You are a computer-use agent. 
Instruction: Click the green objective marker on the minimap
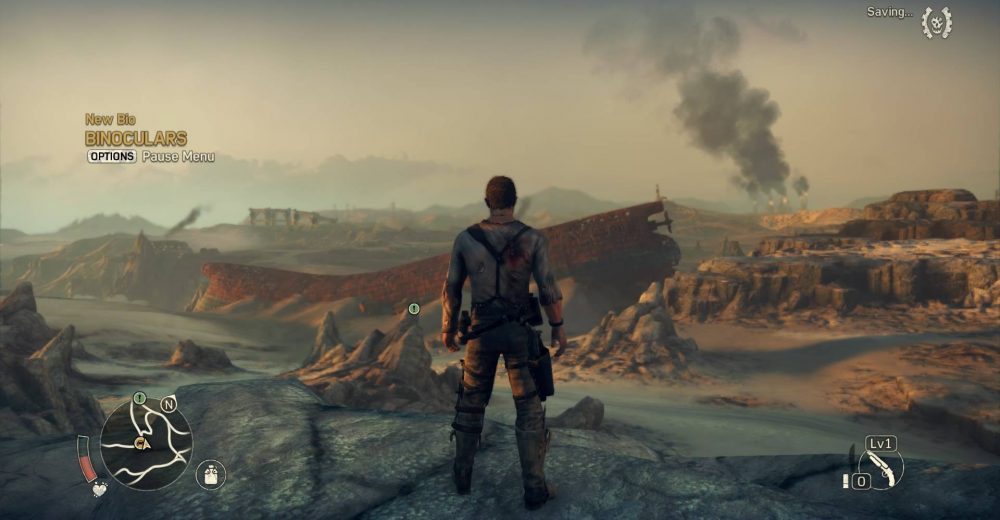(x=140, y=398)
